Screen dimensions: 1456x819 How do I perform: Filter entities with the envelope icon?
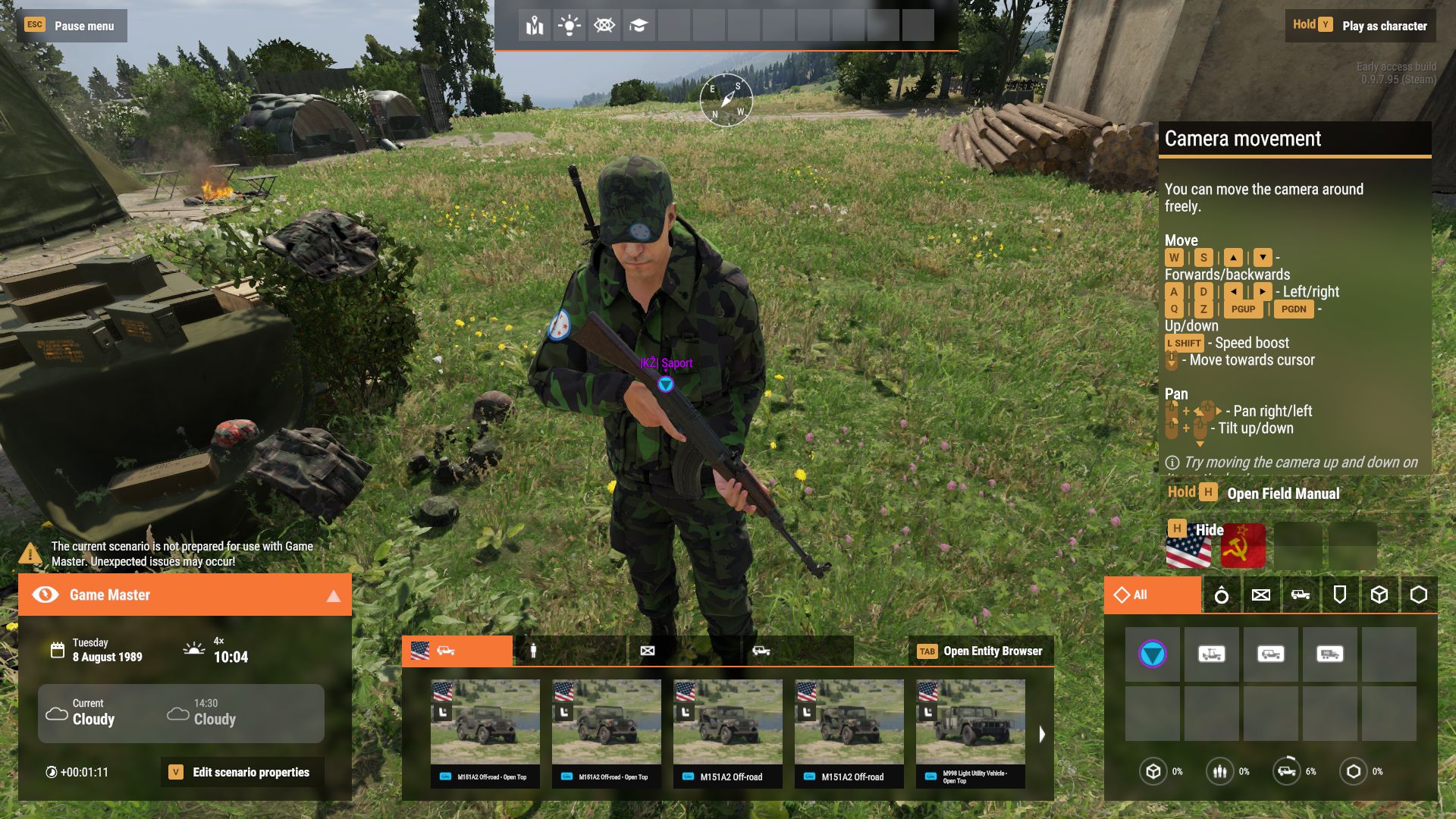coord(1261,595)
